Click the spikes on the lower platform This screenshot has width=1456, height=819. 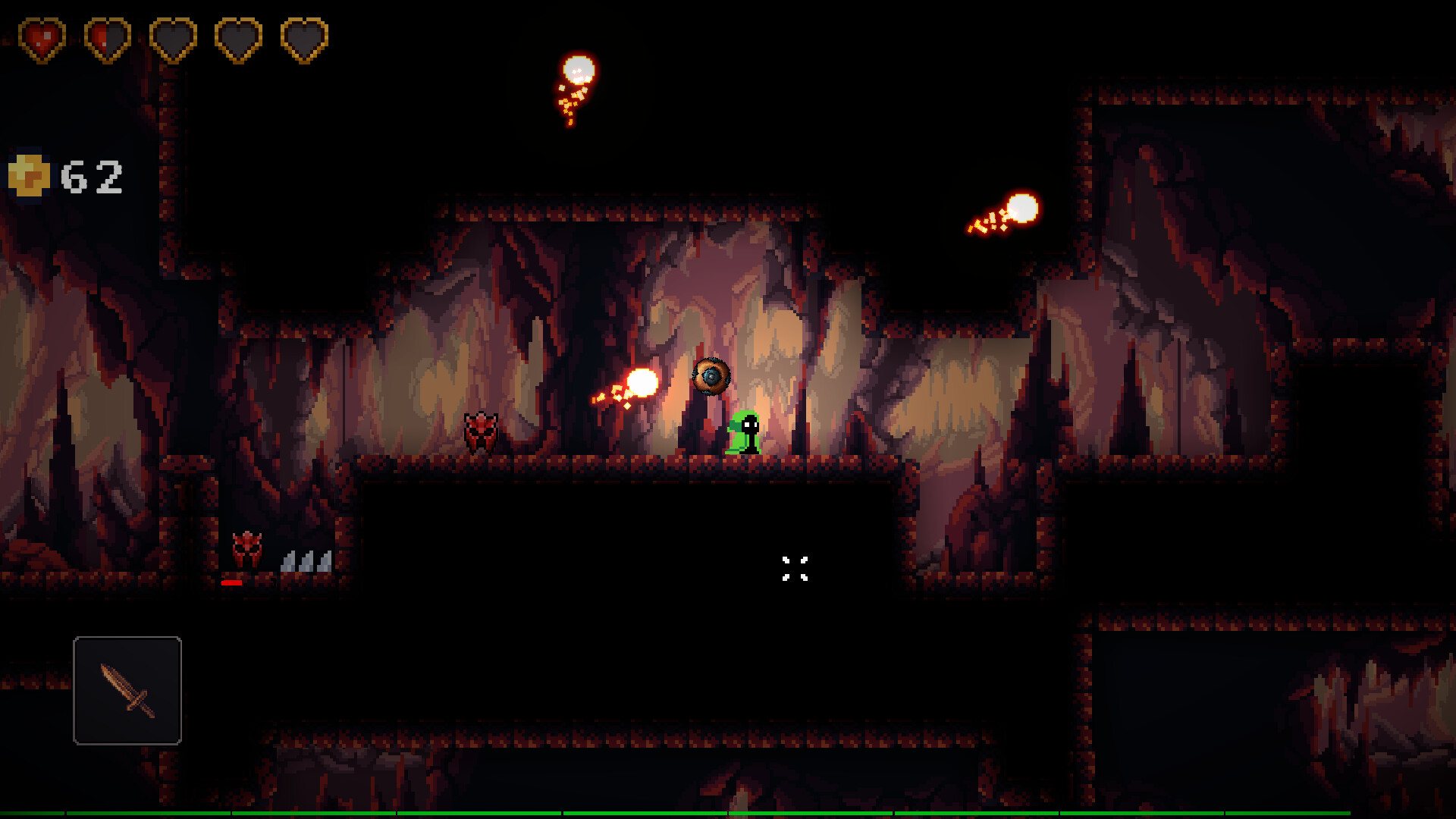pos(306,563)
